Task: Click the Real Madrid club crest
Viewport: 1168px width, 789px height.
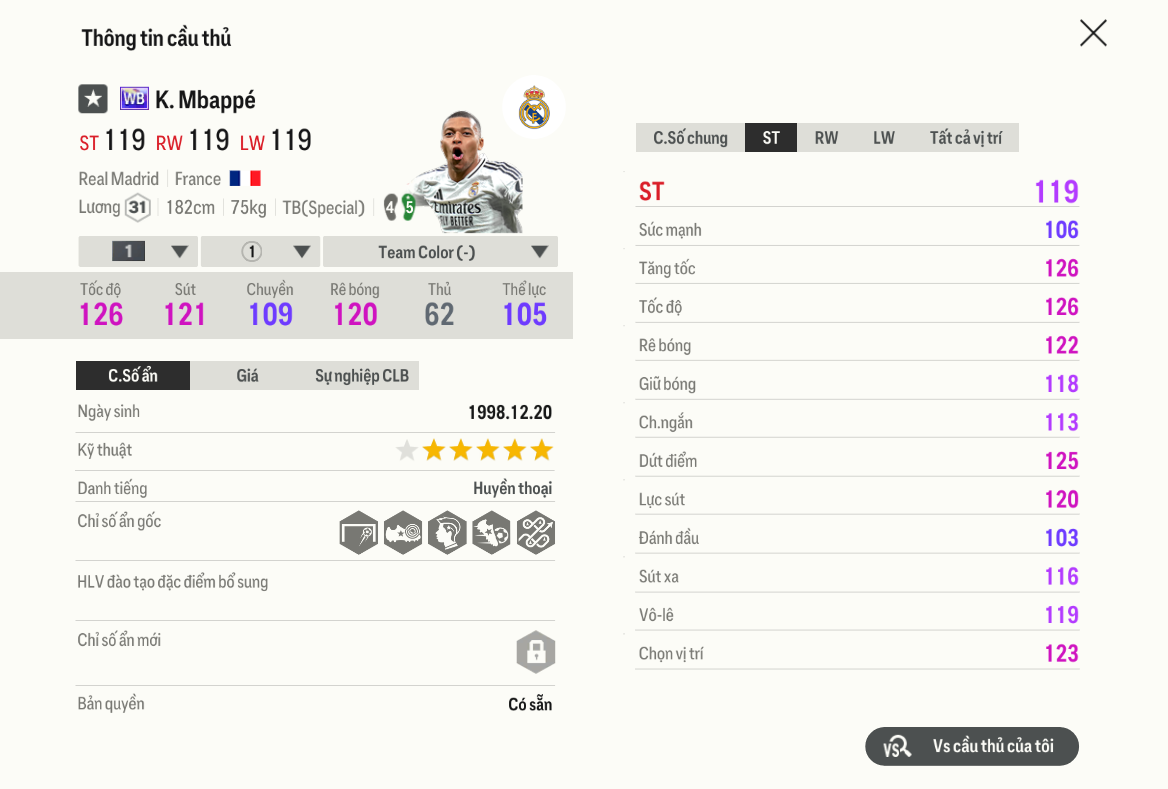Action: [x=534, y=107]
